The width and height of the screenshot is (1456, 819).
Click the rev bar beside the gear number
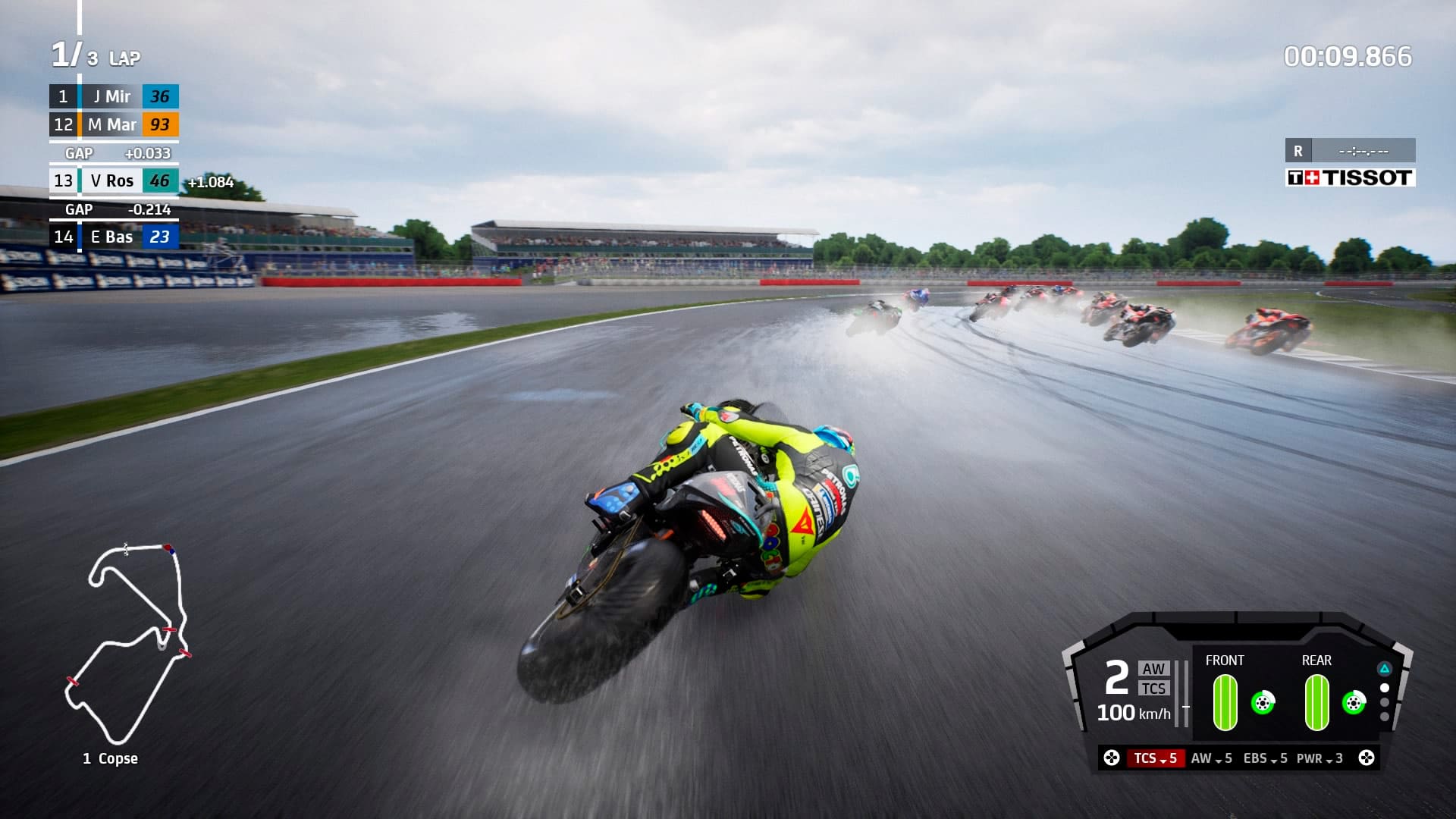click(x=1181, y=695)
